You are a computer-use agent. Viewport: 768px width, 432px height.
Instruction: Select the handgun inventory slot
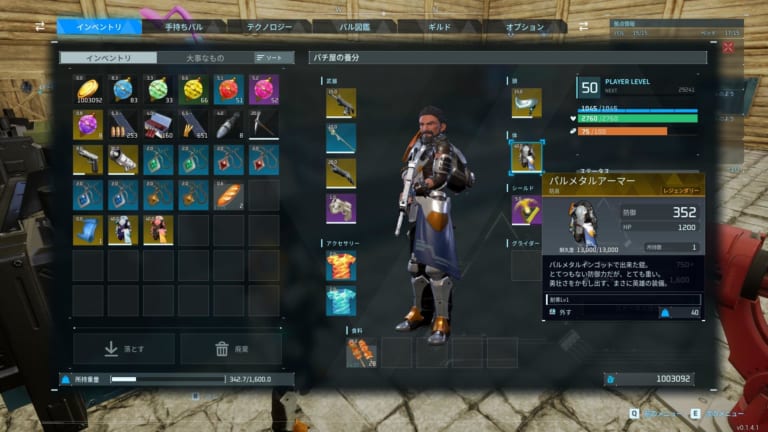pyautogui.click(x=88, y=160)
